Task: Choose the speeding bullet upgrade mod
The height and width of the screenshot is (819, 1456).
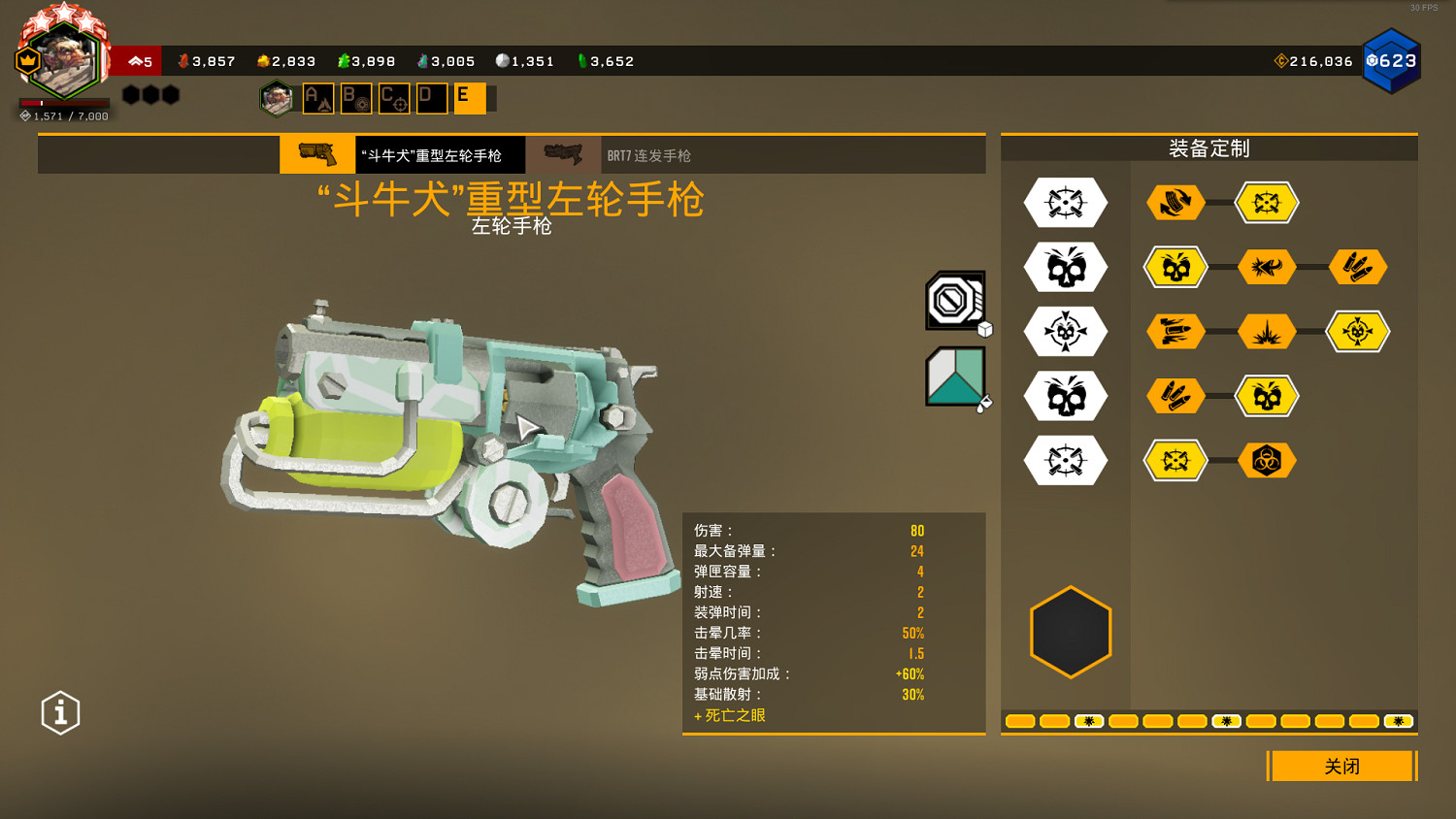Action: coord(1175,332)
